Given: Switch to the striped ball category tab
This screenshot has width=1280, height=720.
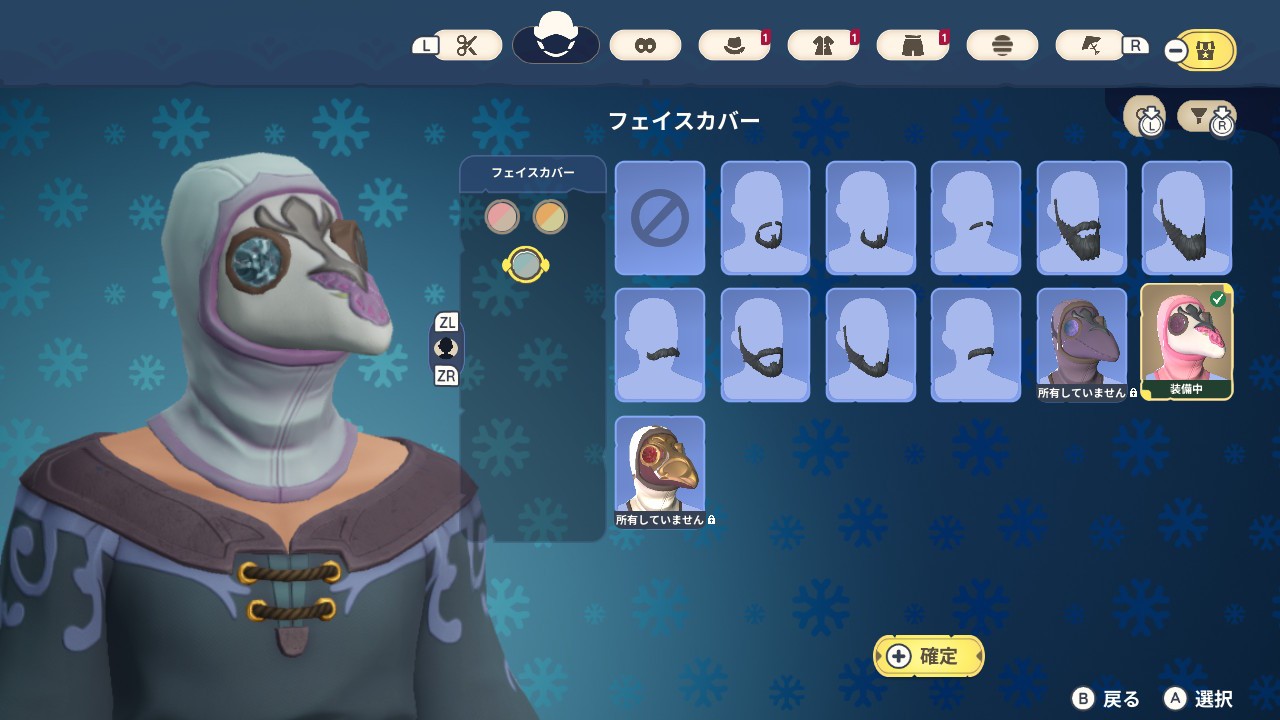Looking at the screenshot, I should [1003, 45].
